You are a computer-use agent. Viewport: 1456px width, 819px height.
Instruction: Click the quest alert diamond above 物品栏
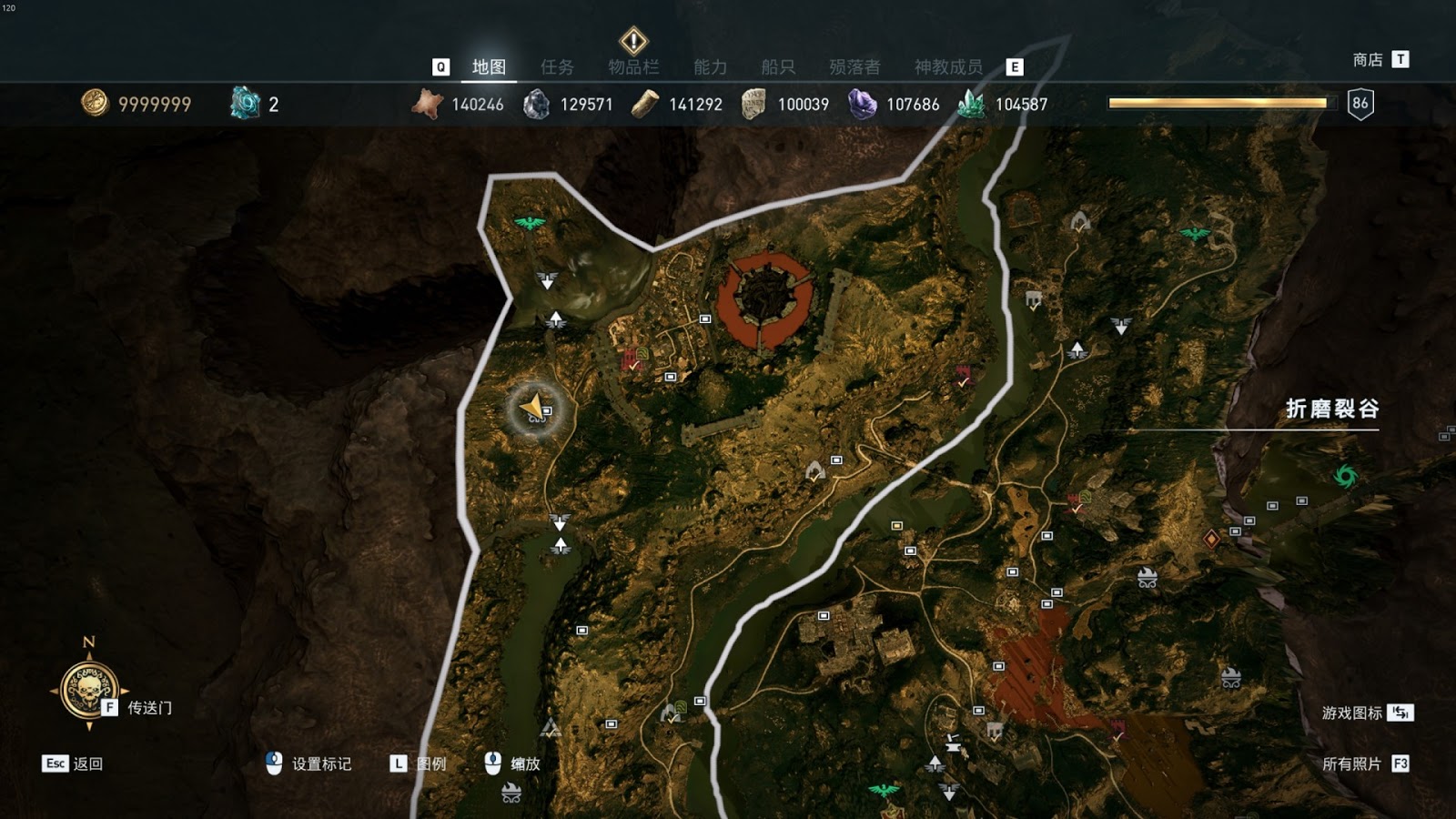633,41
